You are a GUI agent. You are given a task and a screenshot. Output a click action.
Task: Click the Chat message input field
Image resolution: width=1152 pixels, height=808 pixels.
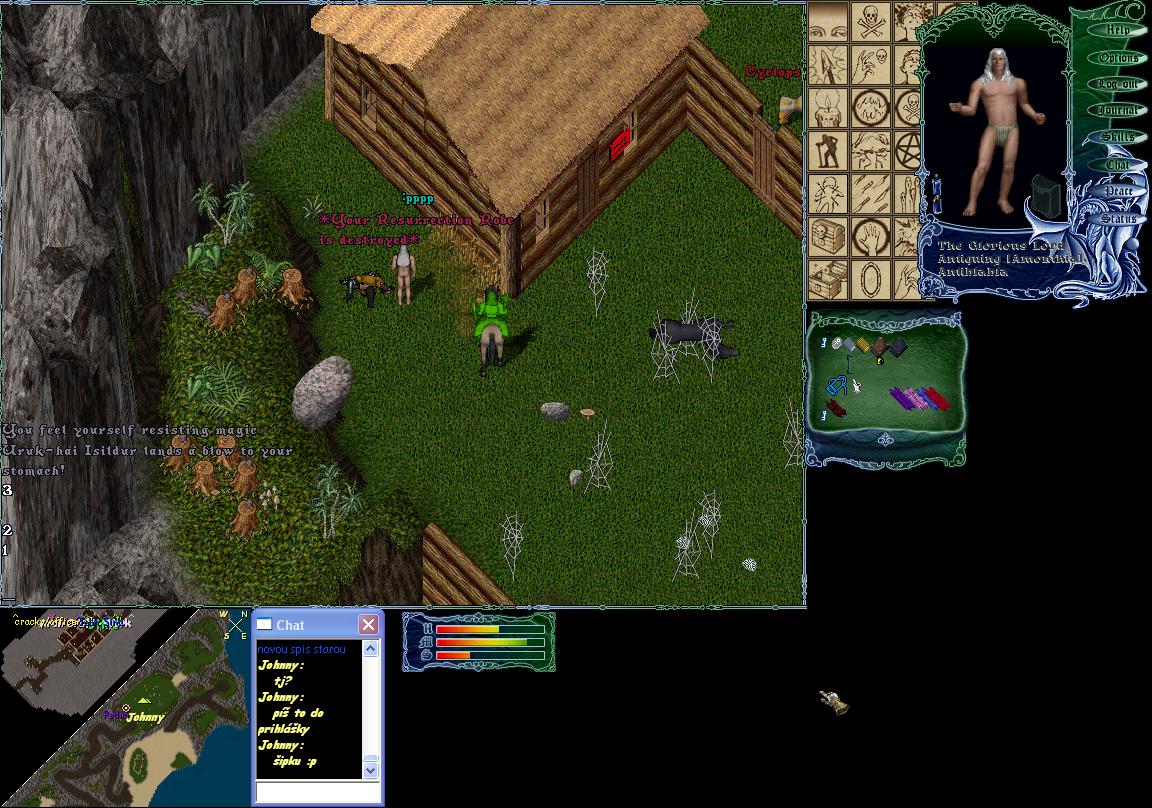[x=317, y=792]
